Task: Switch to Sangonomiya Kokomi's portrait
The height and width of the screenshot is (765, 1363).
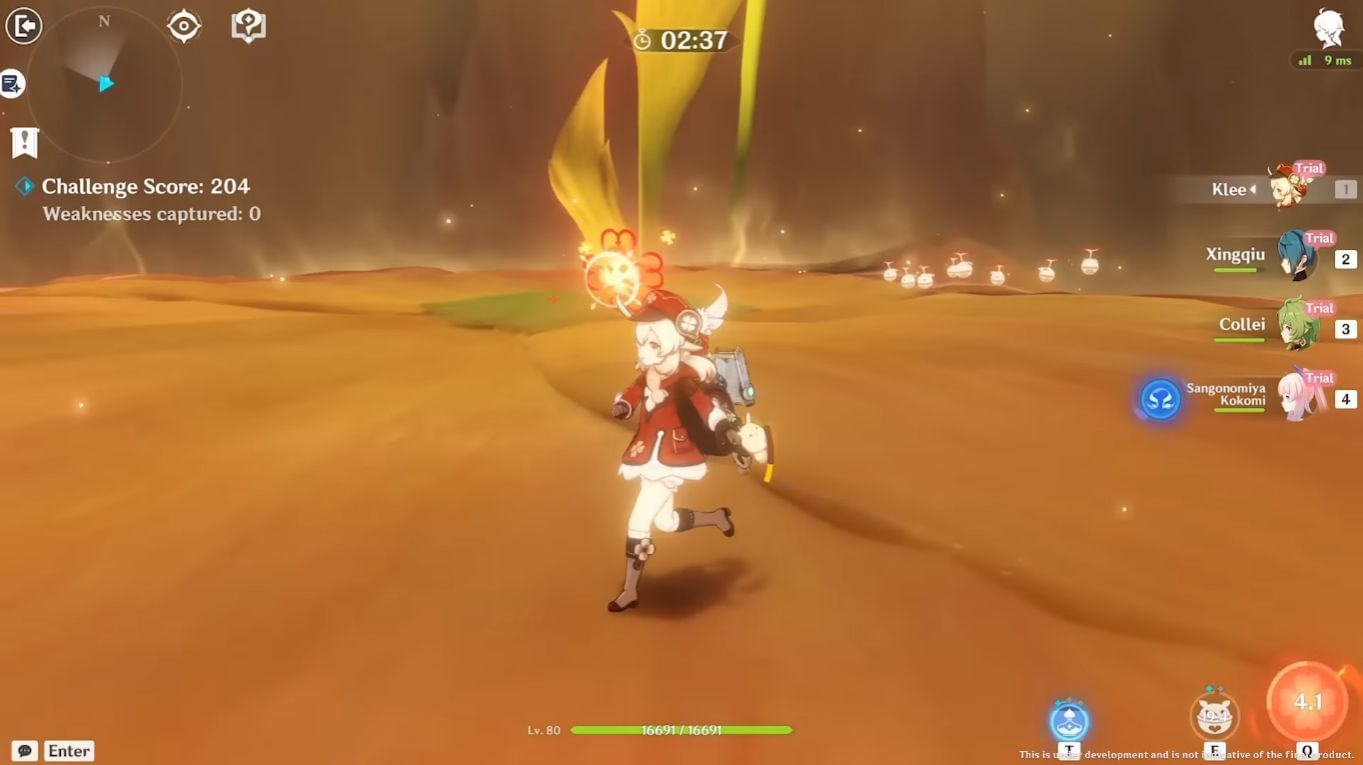Action: [1295, 394]
